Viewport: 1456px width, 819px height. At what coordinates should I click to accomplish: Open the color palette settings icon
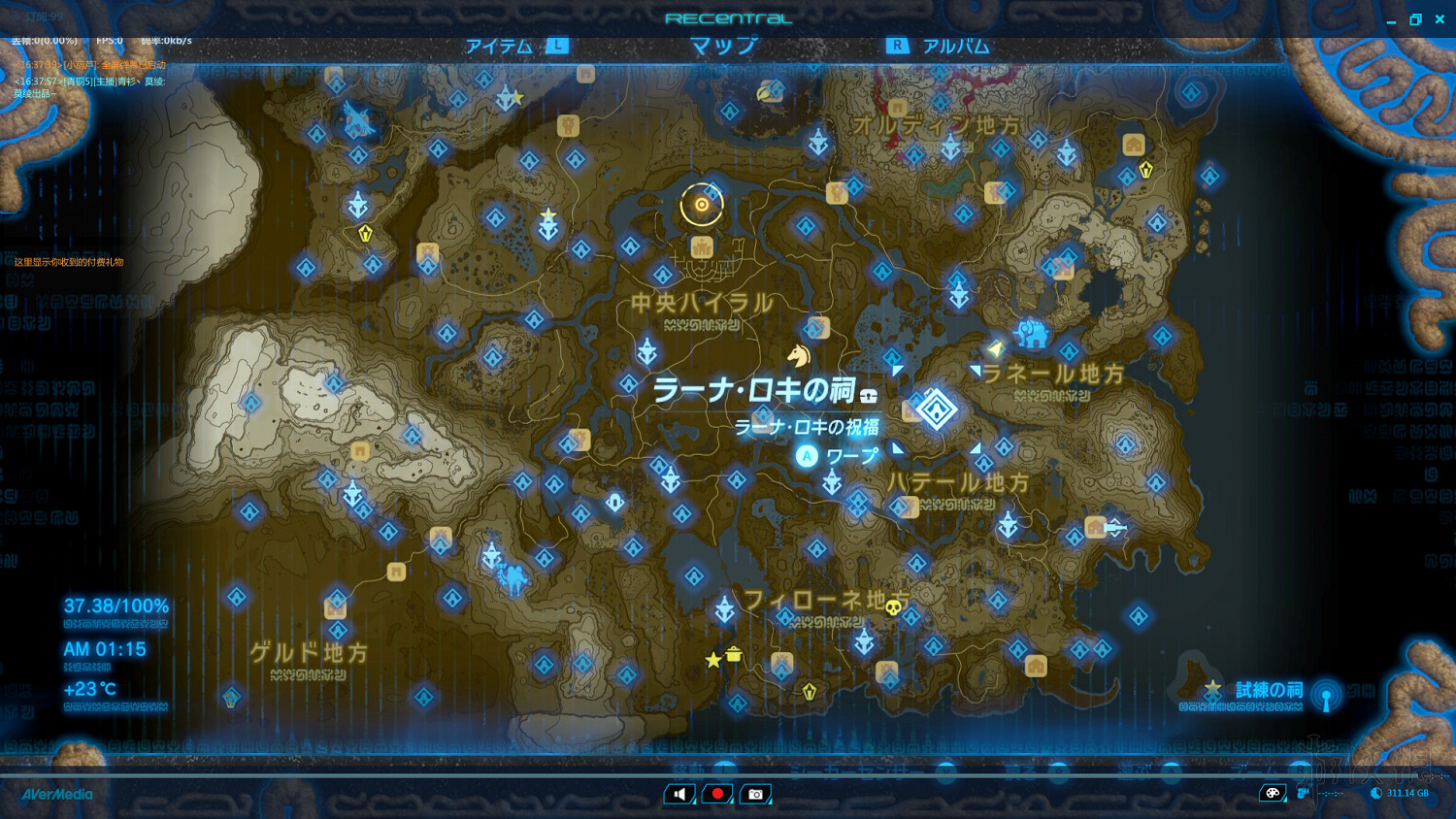(1272, 793)
